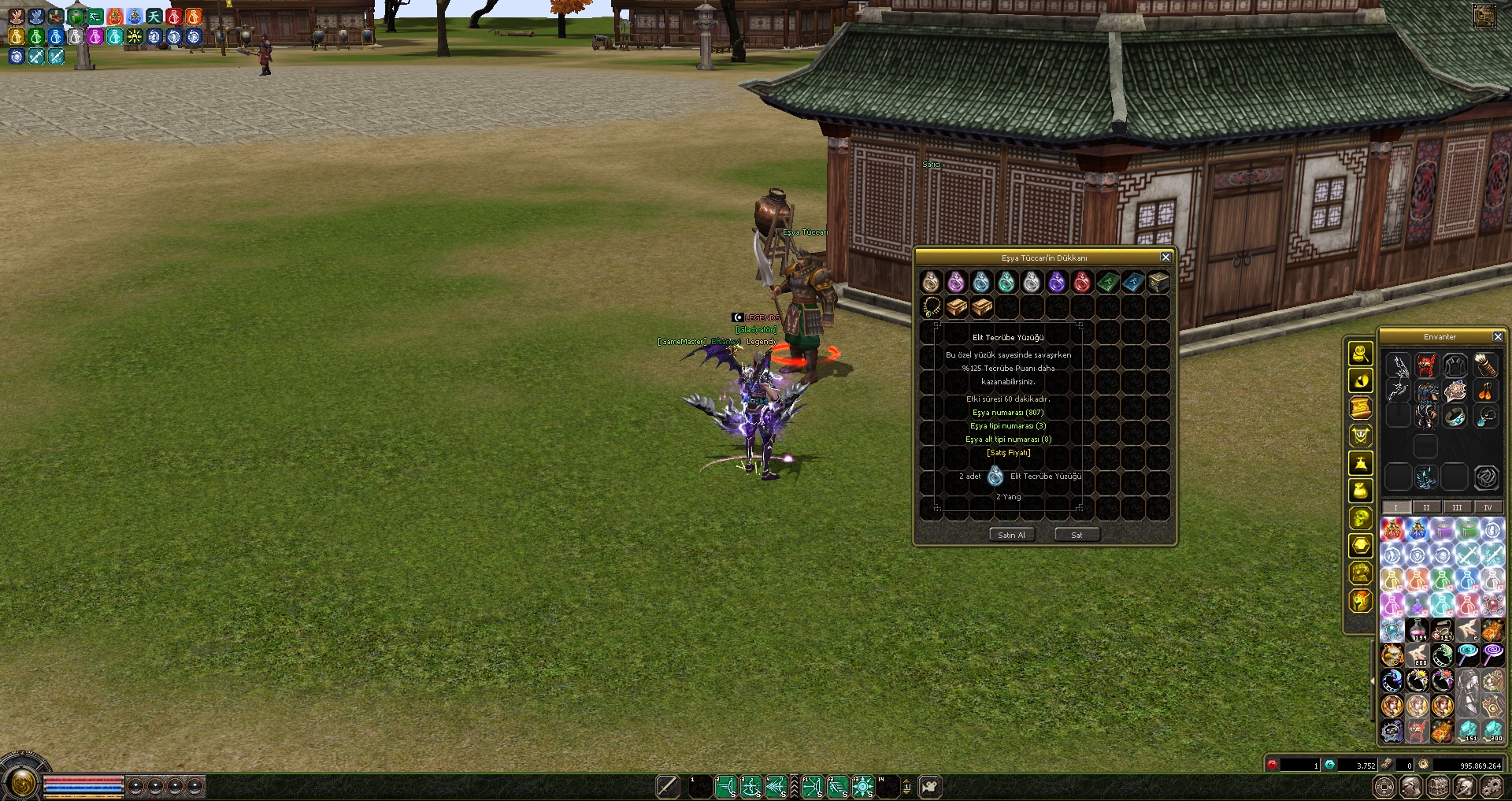Switch to inventory page II

tap(1426, 507)
